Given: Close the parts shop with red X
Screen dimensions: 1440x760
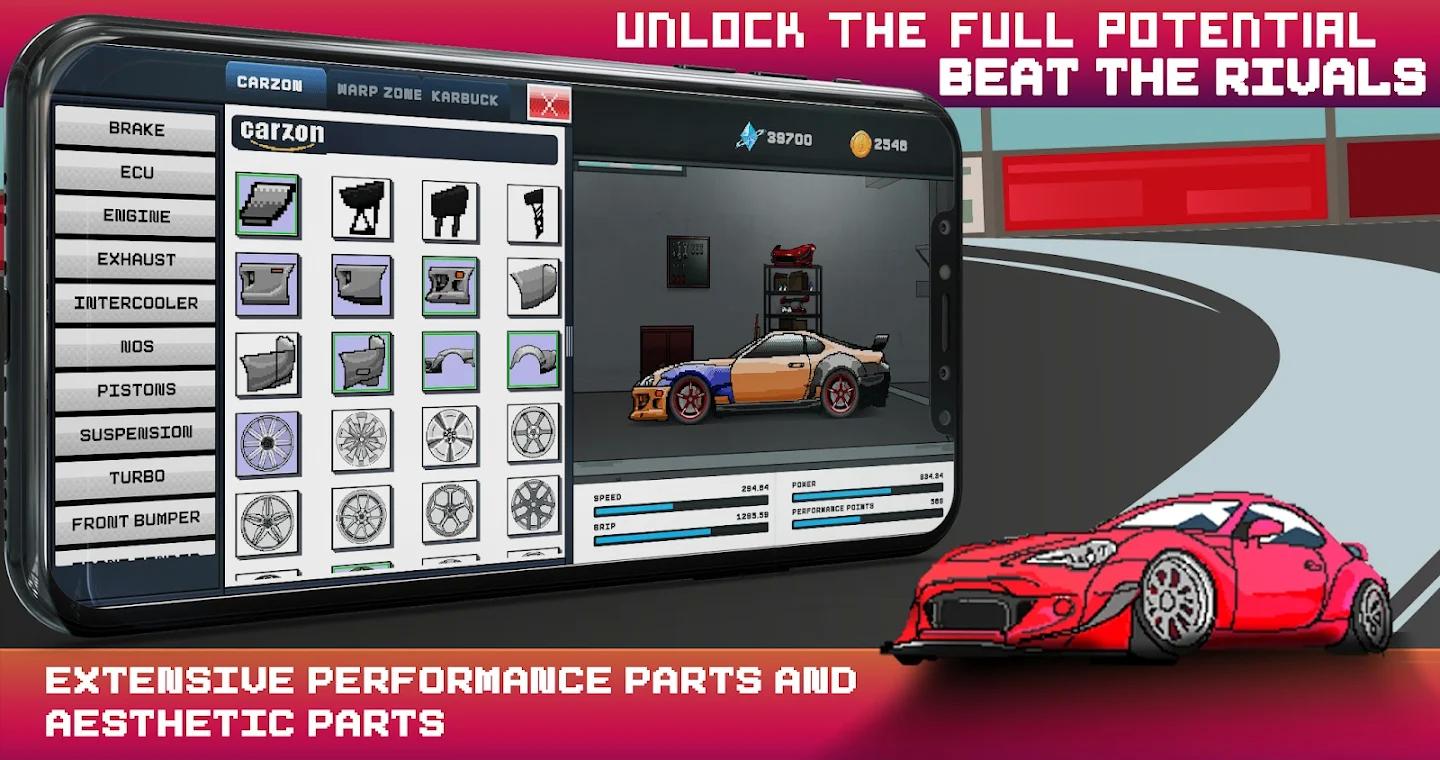Looking at the screenshot, I should tap(547, 100).
